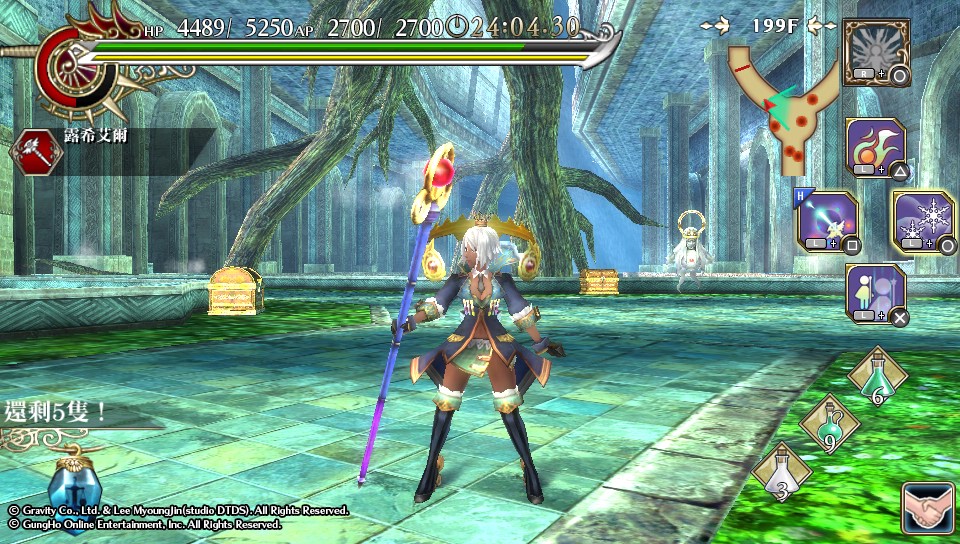Use the white potion with 3 left
Screen dimensions: 960x544
(781, 473)
